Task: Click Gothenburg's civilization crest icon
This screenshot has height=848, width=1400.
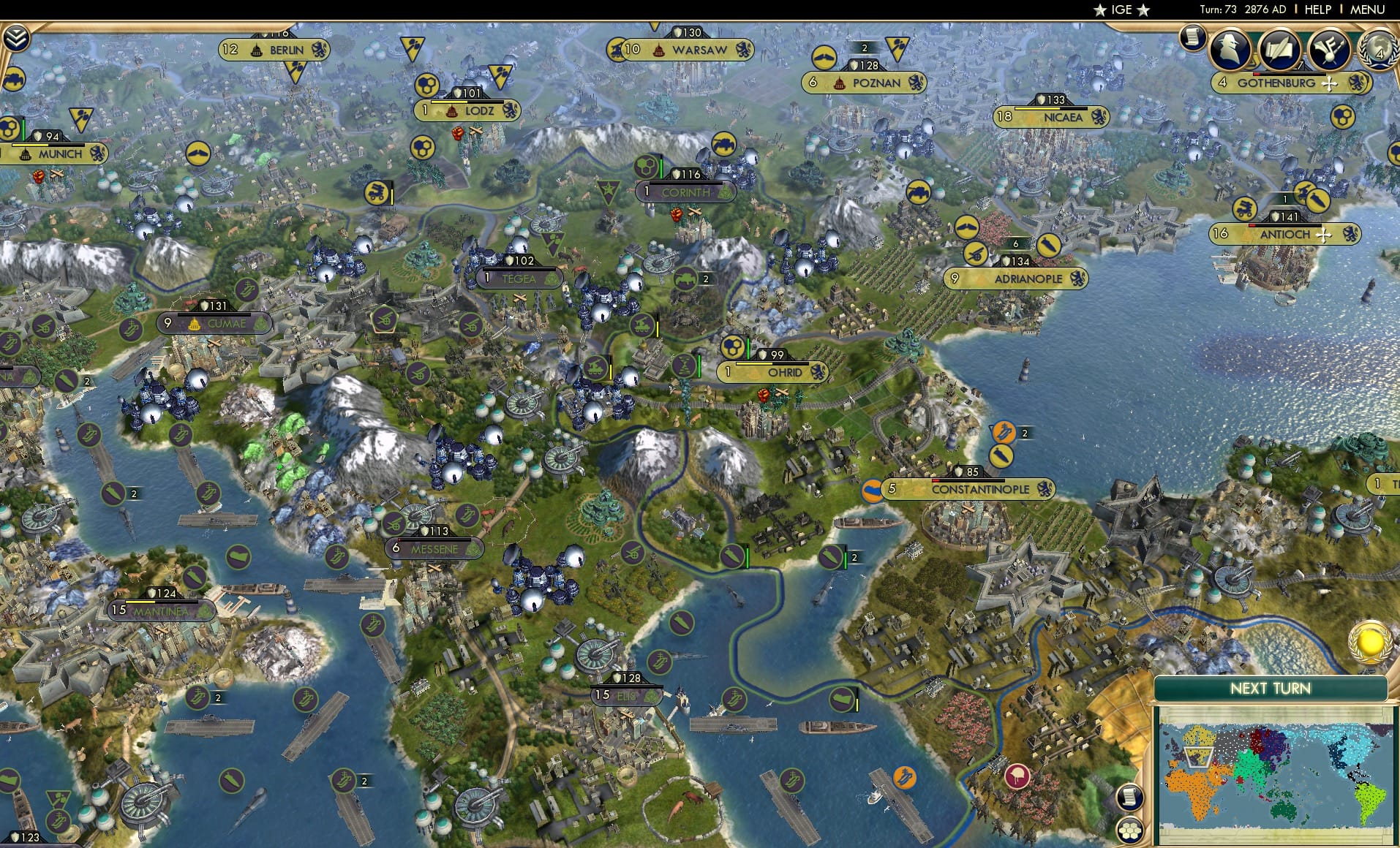Action: click(1356, 84)
